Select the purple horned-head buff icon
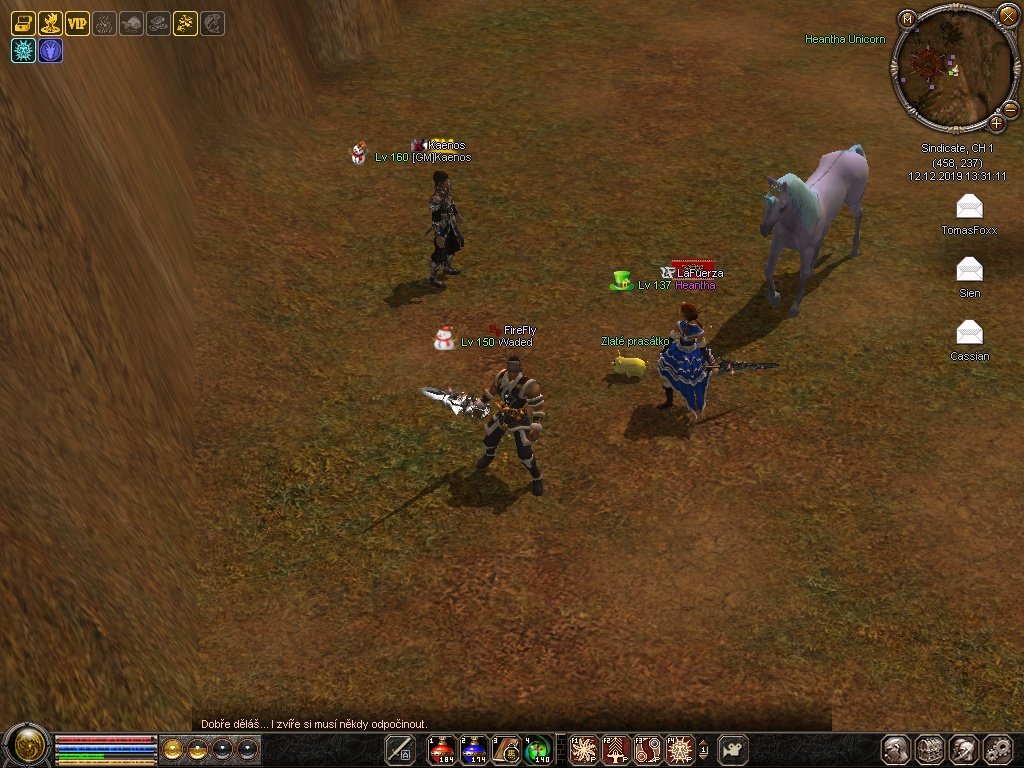 pyautogui.click(x=50, y=50)
